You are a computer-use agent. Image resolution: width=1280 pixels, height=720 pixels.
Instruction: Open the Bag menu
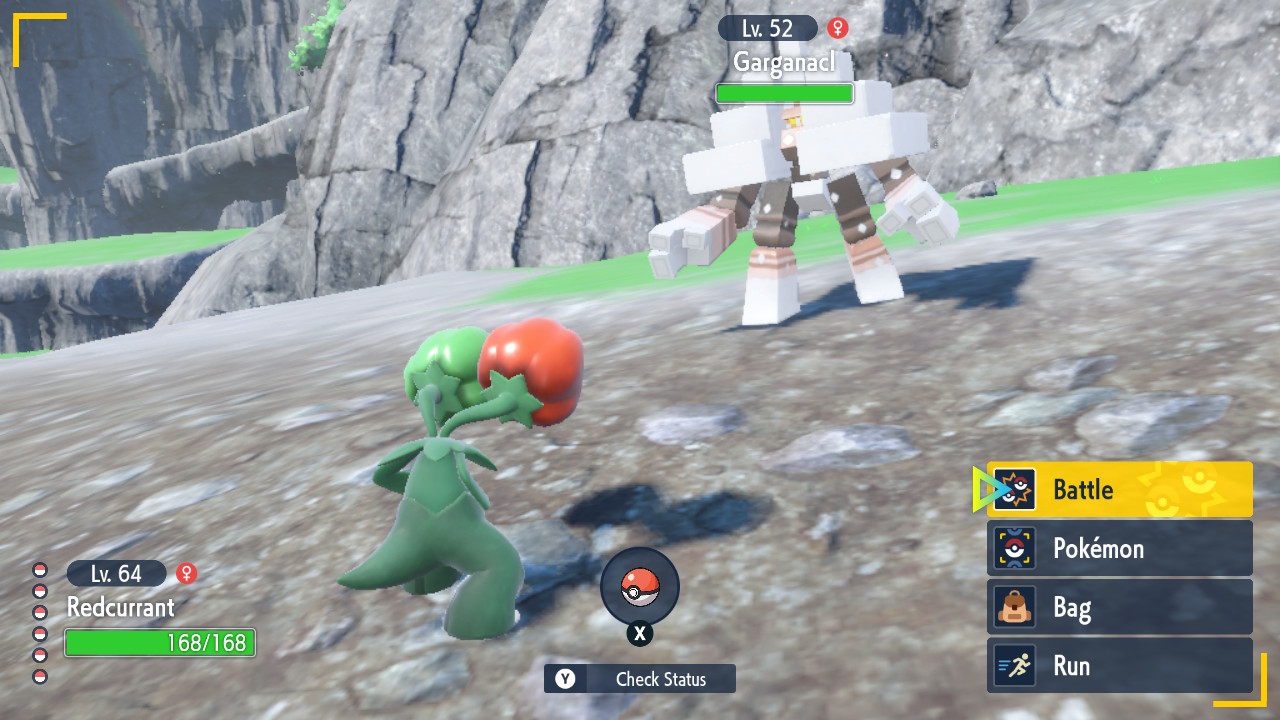[x=1119, y=607]
